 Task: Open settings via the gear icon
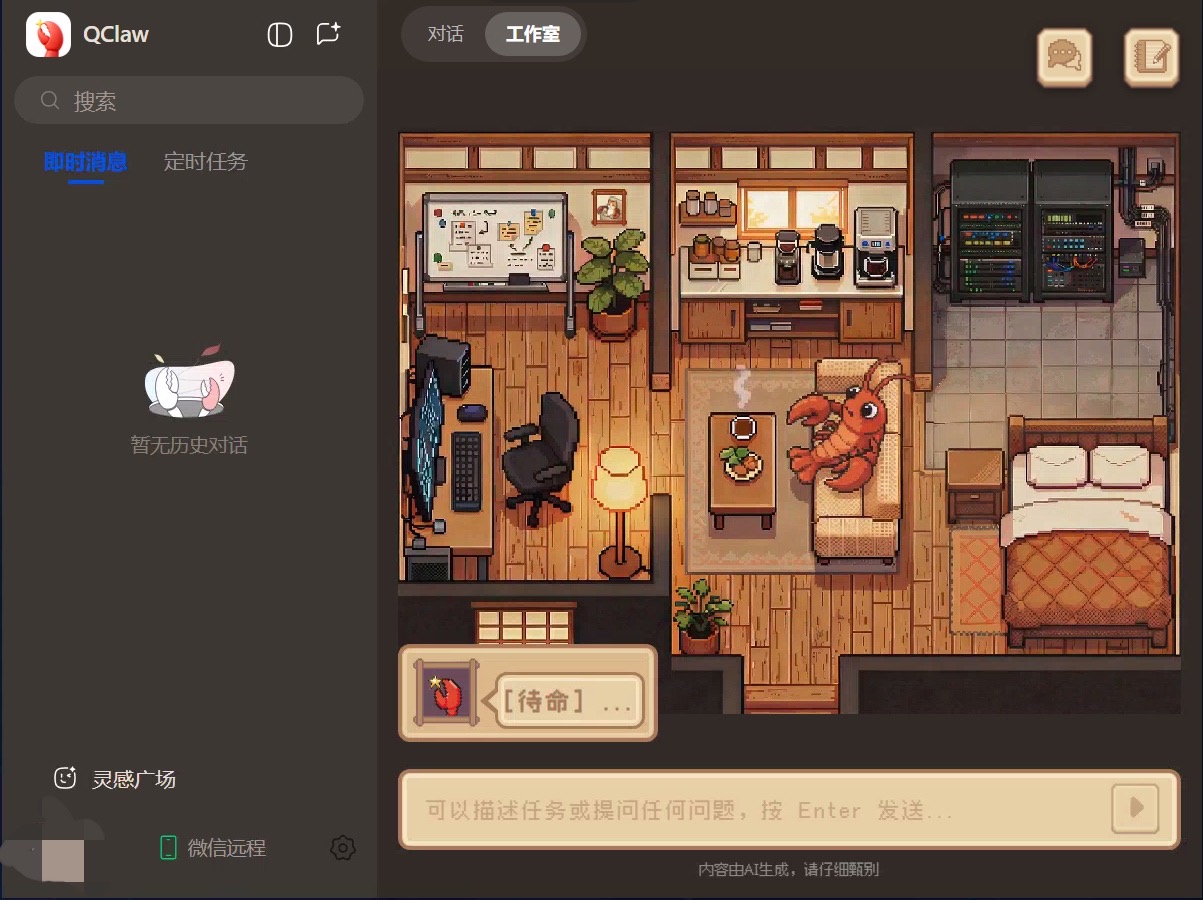pyautogui.click(x=342, y=848)
